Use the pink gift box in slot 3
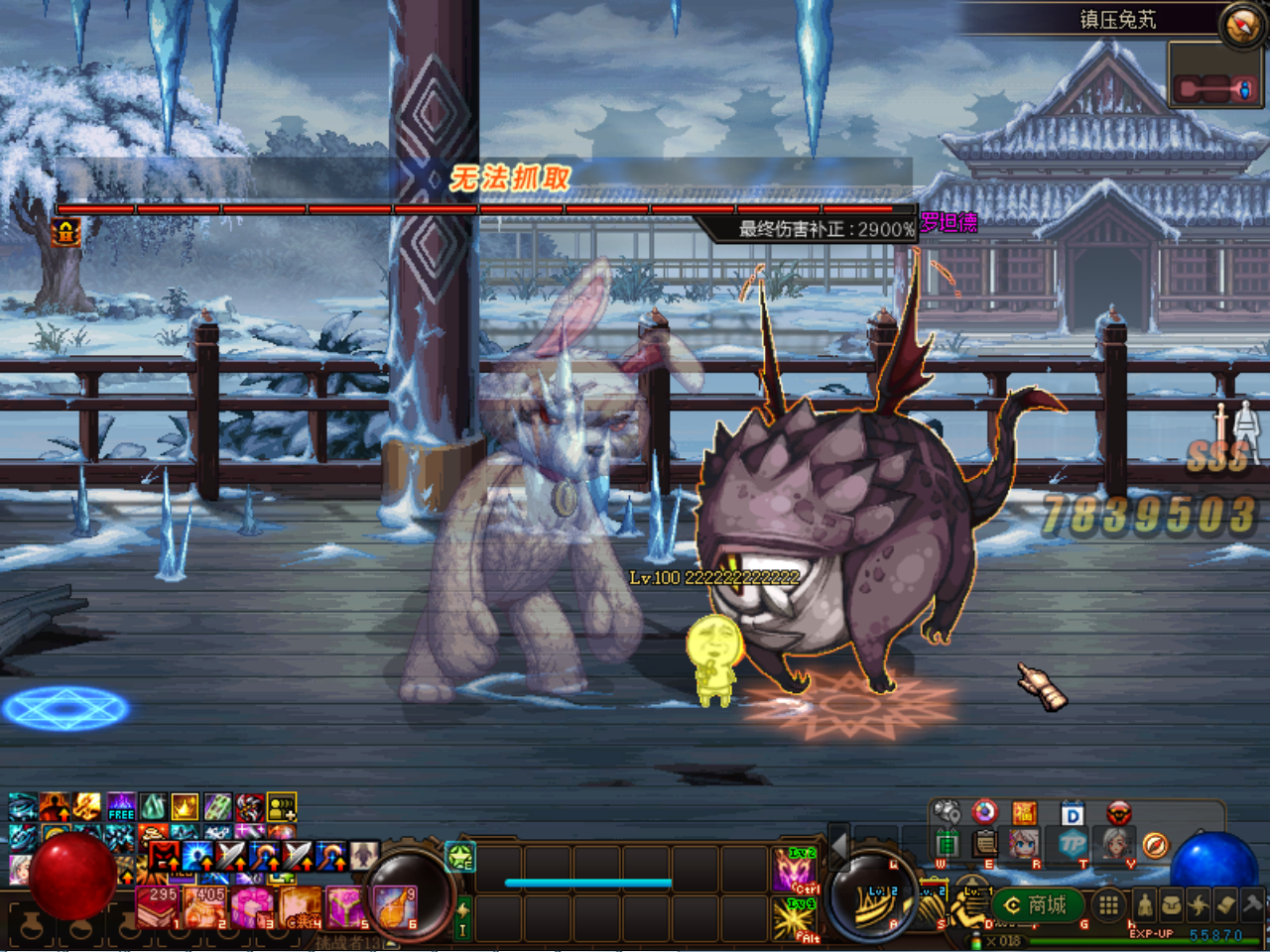The height and width of the screenshot is (952, 1270). [x=252, y=906]
